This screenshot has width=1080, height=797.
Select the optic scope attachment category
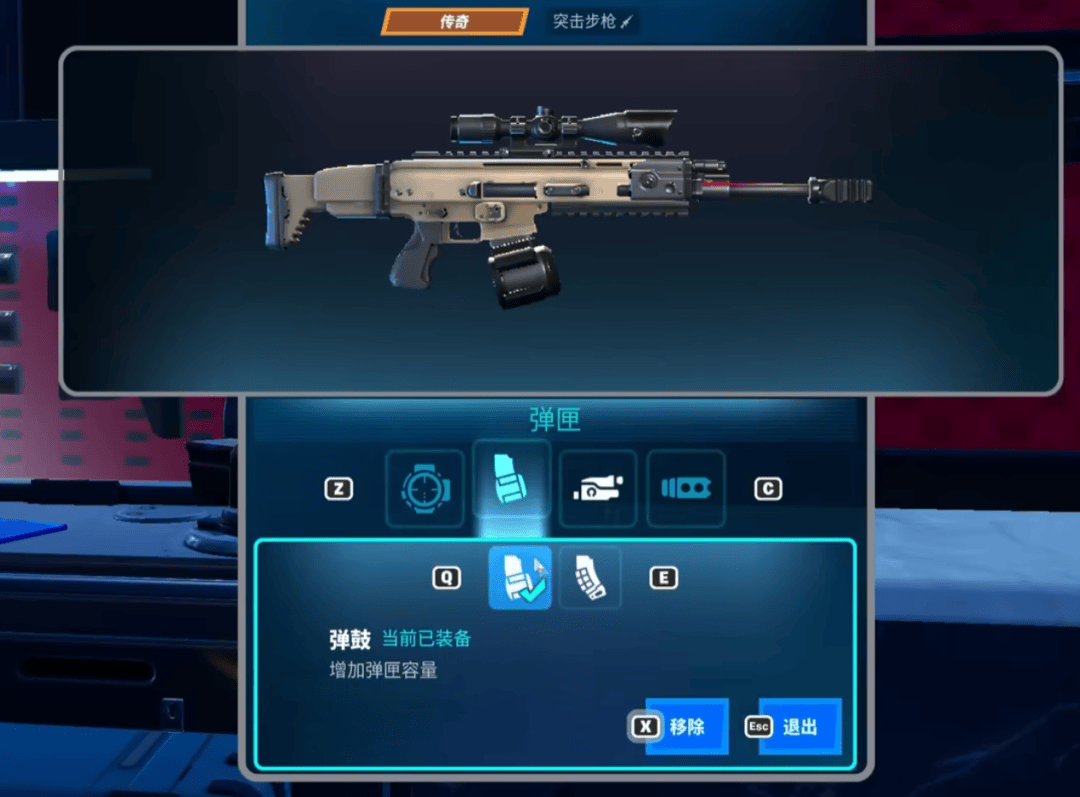pos(425,488)
